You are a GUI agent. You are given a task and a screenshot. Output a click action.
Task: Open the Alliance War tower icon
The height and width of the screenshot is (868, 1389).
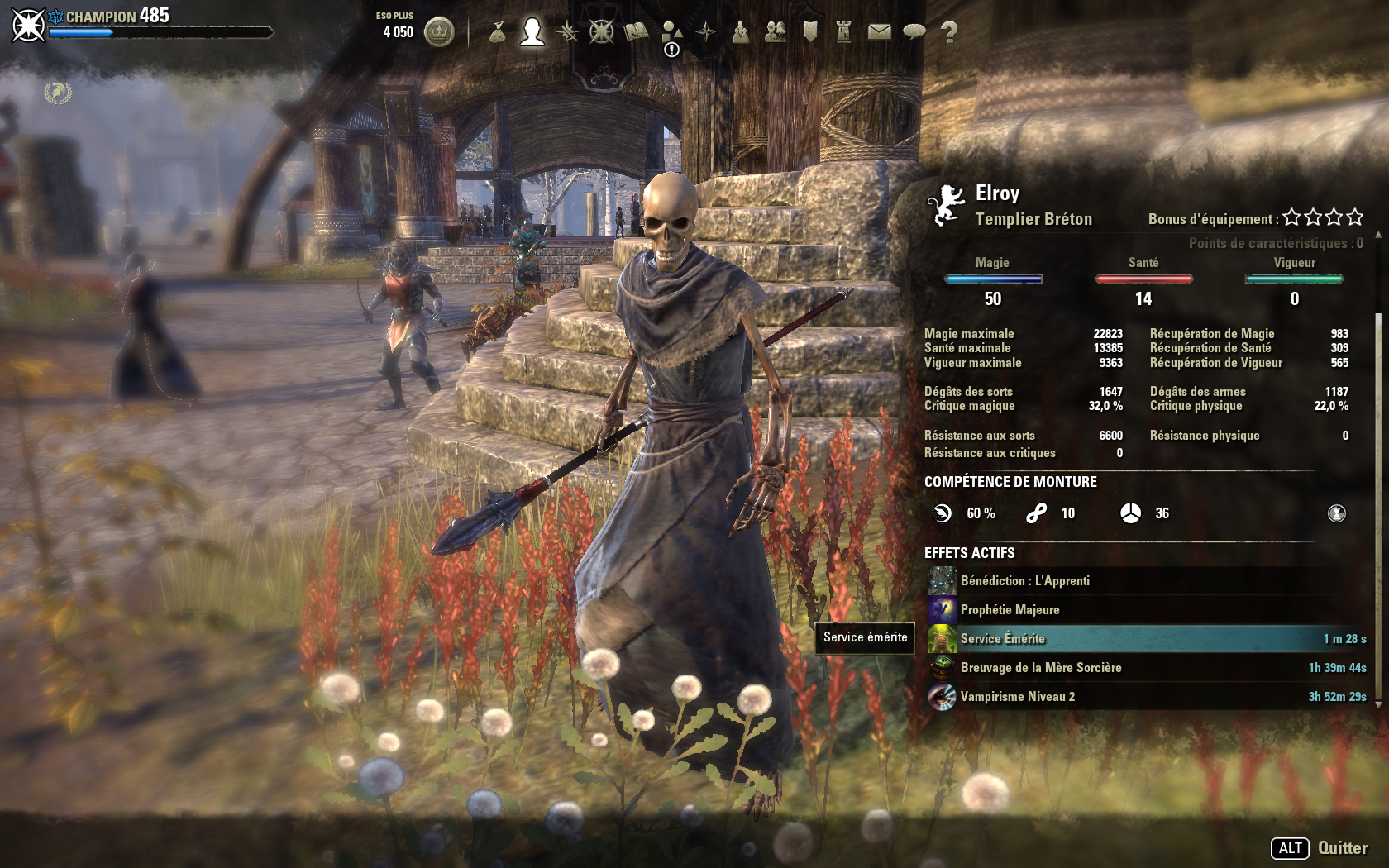pos(844,32)
